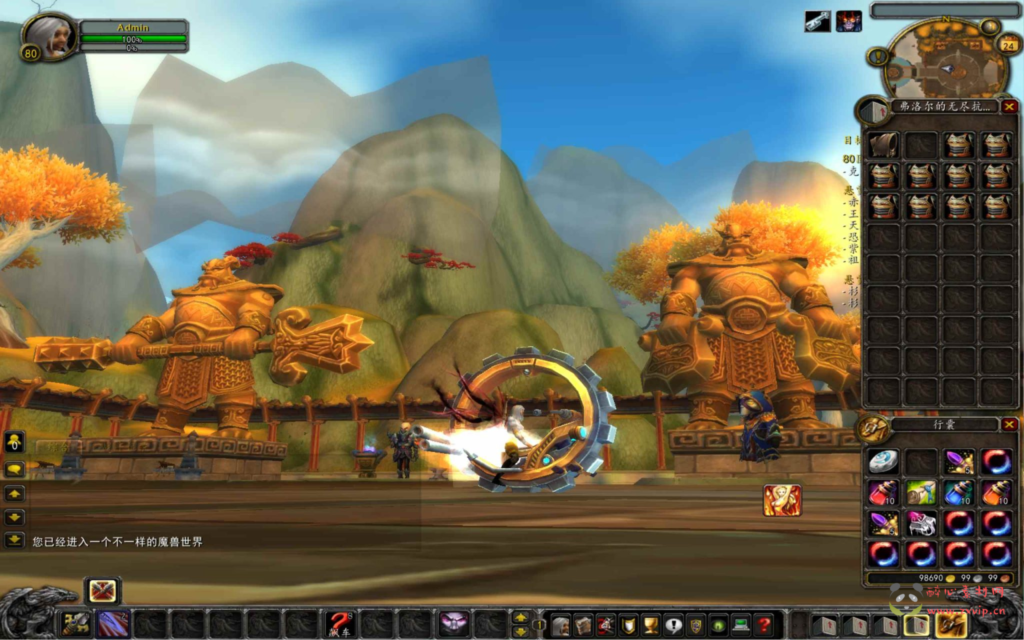Click the key buff icon

click(818, 21)
